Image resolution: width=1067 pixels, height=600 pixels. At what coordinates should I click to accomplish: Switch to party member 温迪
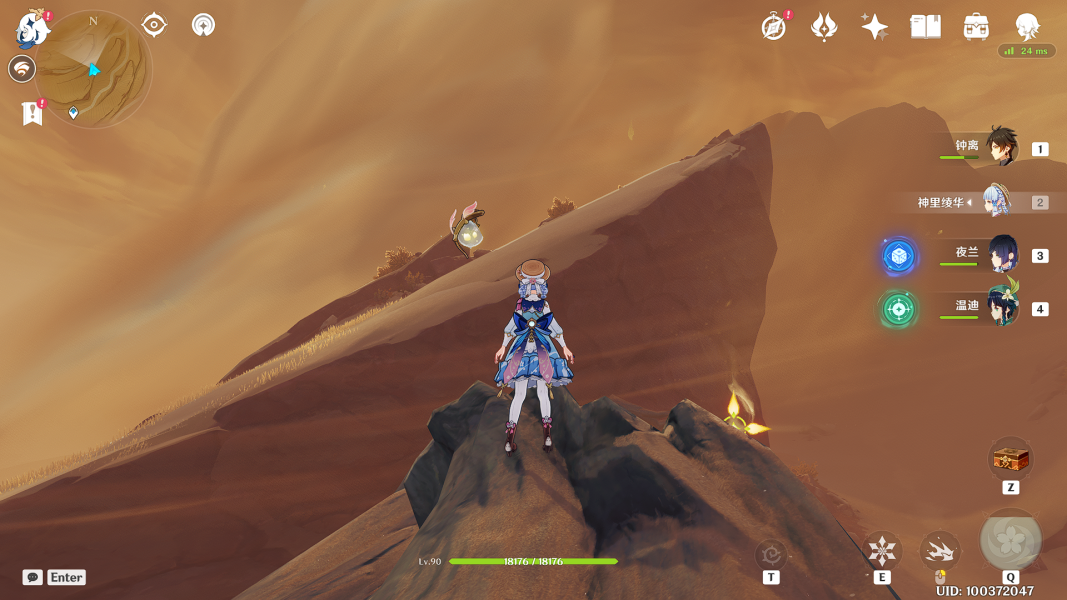[1001, 308]
